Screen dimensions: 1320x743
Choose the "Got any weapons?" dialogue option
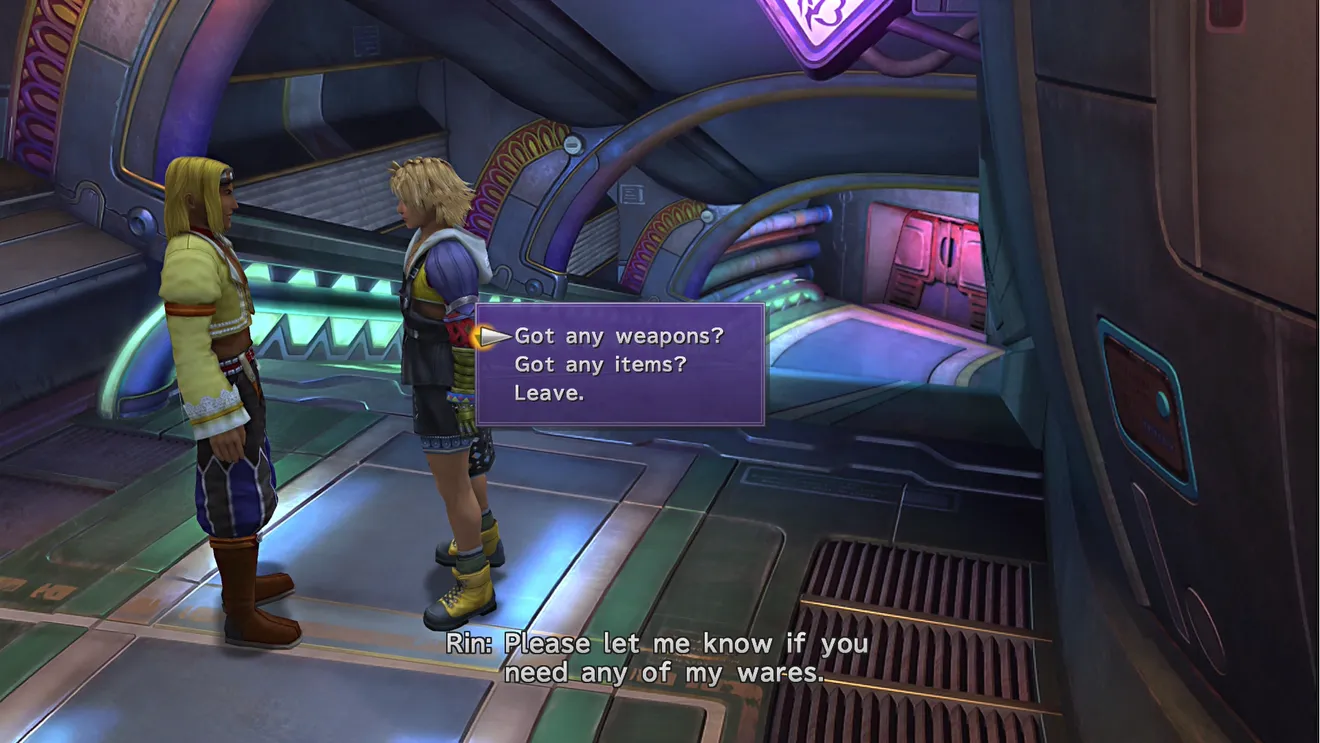tap(618, 336)
